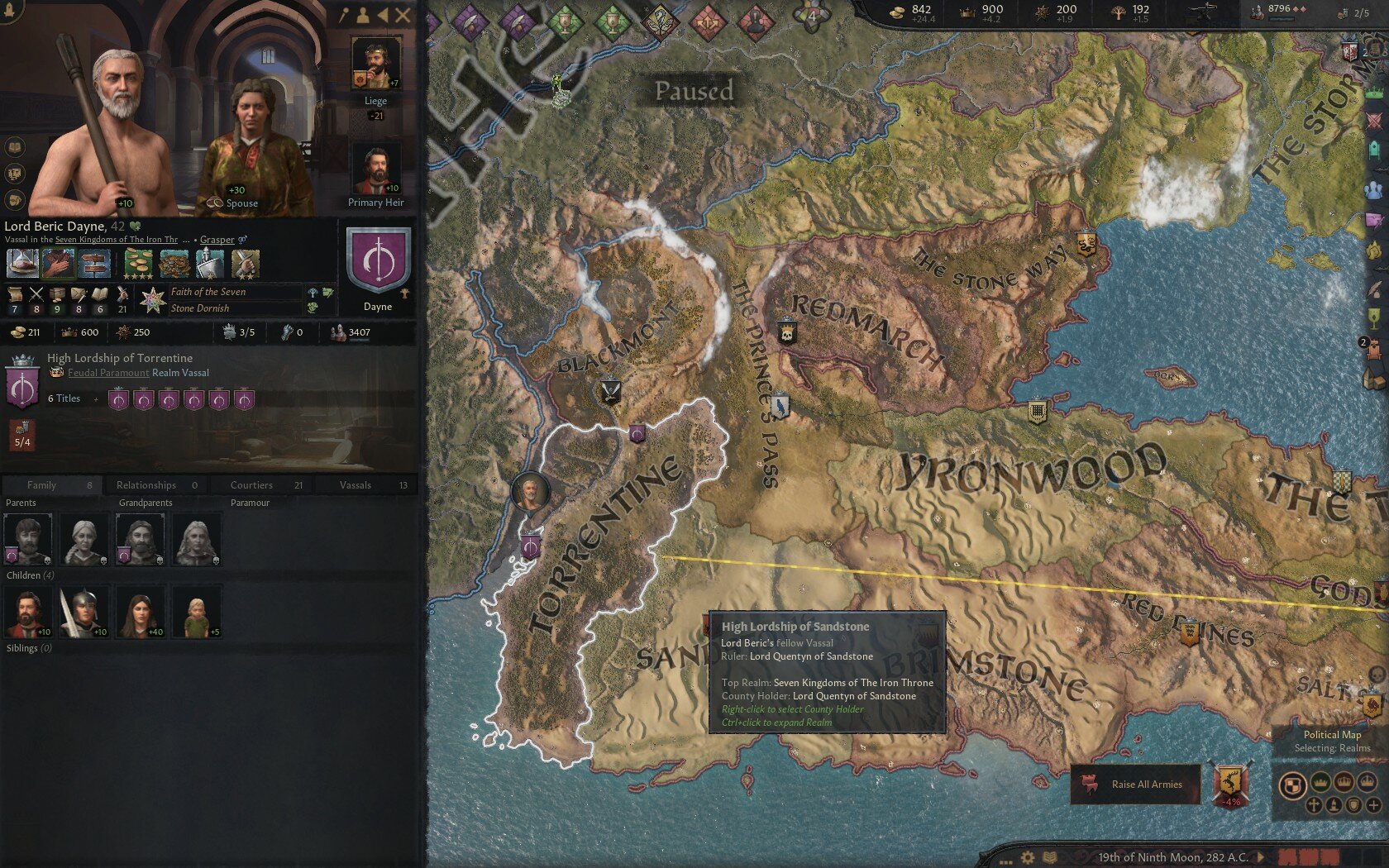Switch to the Faith map mode

1315,805
